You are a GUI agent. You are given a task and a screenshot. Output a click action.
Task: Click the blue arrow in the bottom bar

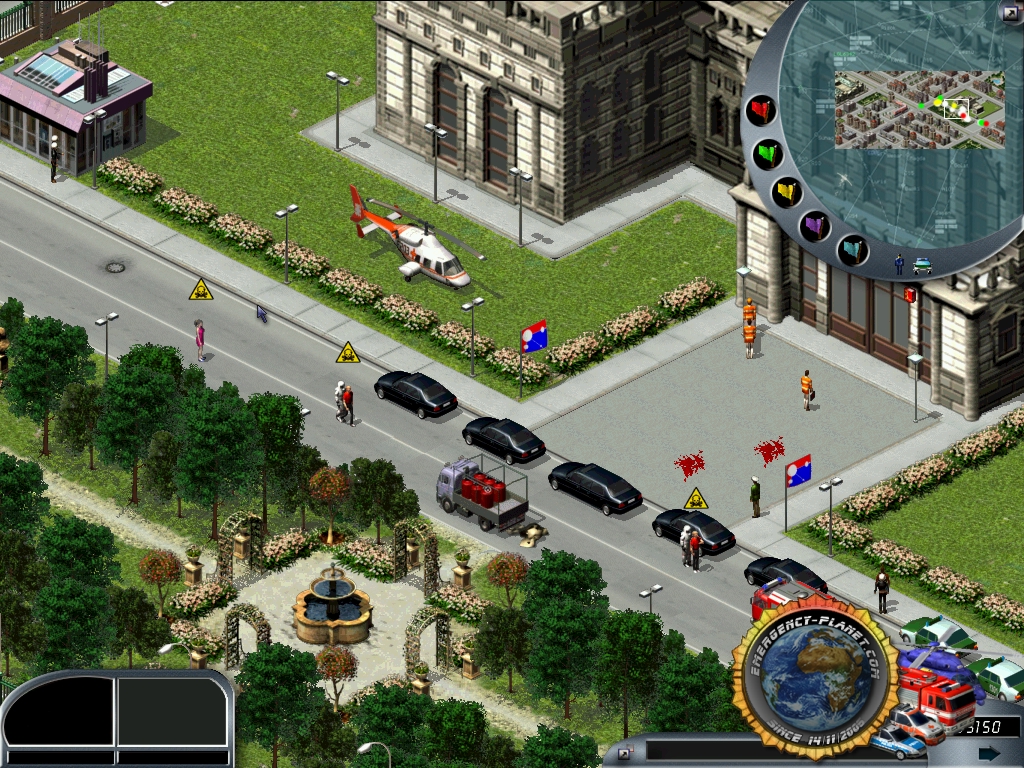(x=989, y=753)
